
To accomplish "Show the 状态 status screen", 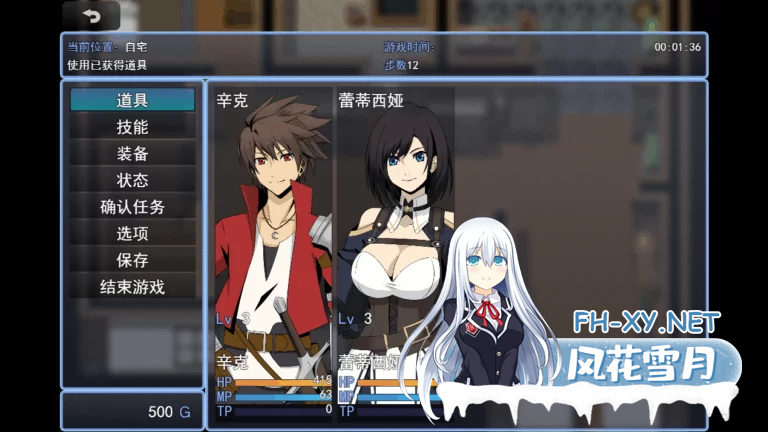I will [132, 180].
